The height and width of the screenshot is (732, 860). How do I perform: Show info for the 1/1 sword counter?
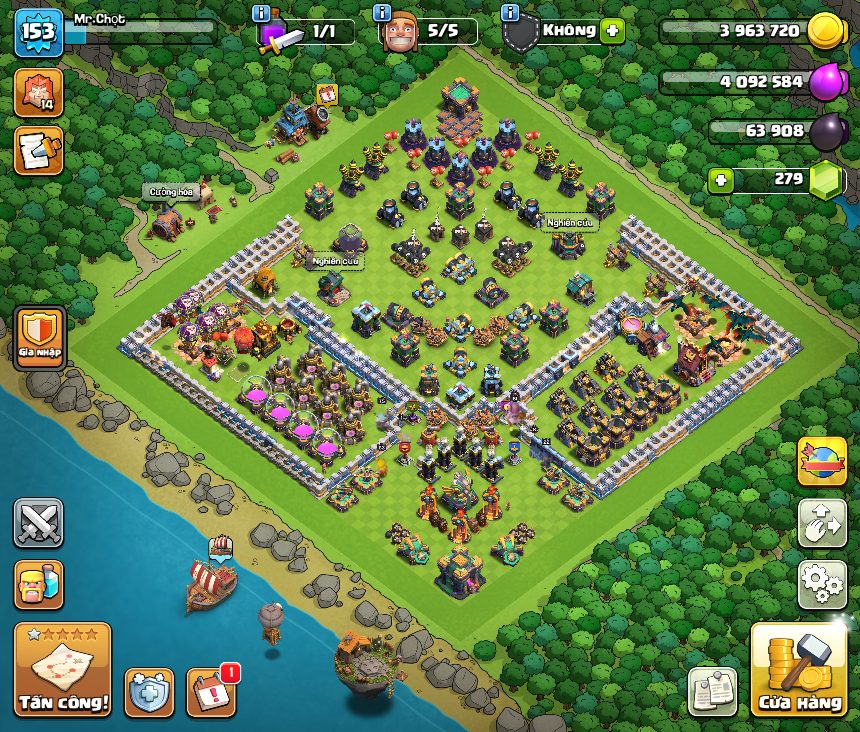pos(261,13)
